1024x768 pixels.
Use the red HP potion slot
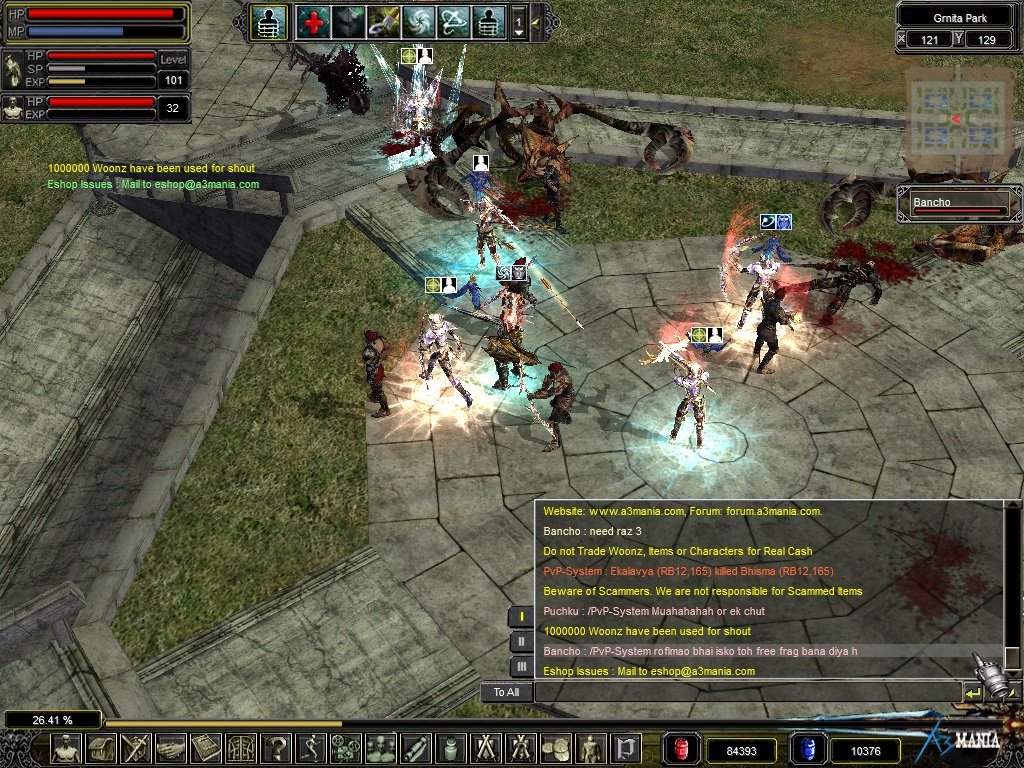coord(682,749)
